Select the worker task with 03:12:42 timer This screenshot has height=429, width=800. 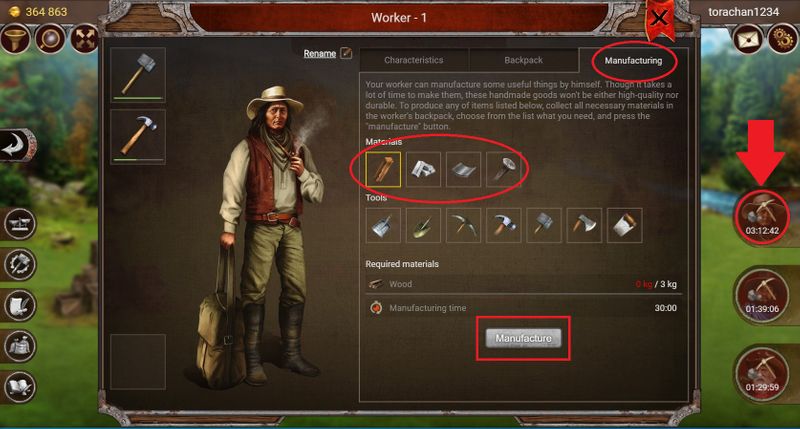(762, 211)
